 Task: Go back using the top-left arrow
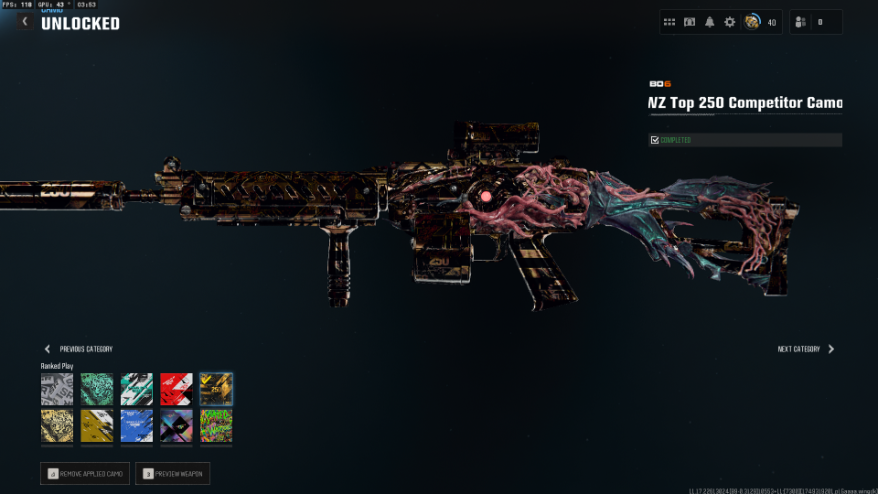pos(25,21)
